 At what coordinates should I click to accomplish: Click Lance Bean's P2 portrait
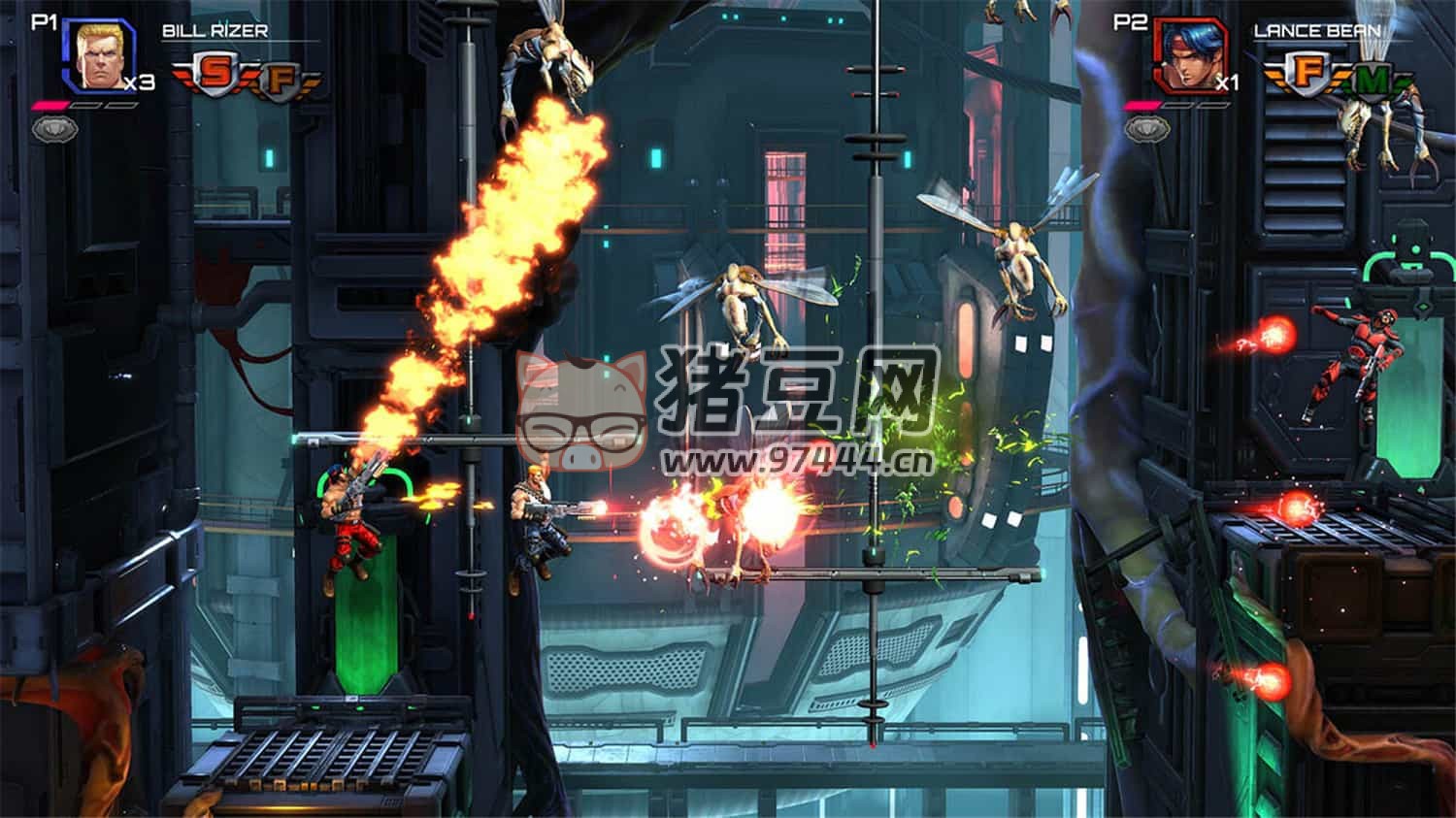click(x=1190, y=57)
